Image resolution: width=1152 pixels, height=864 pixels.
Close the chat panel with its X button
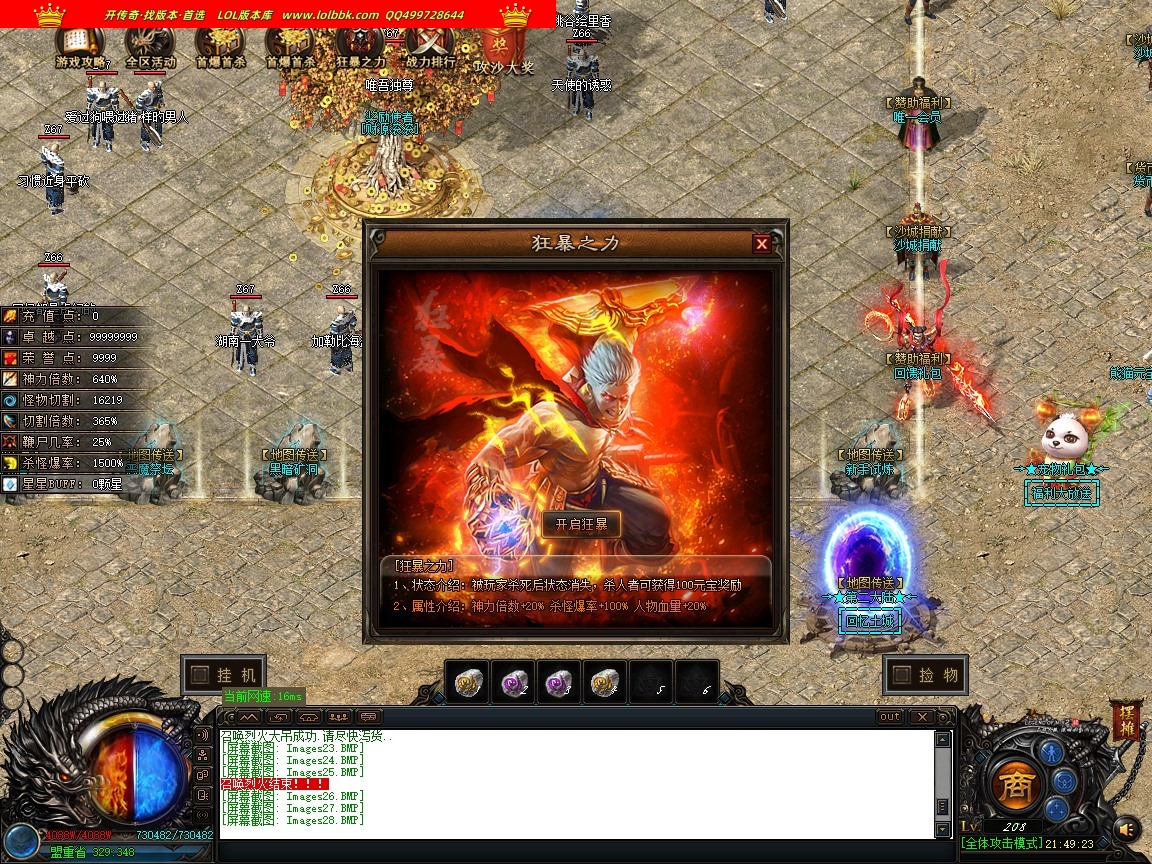point(921,716)
